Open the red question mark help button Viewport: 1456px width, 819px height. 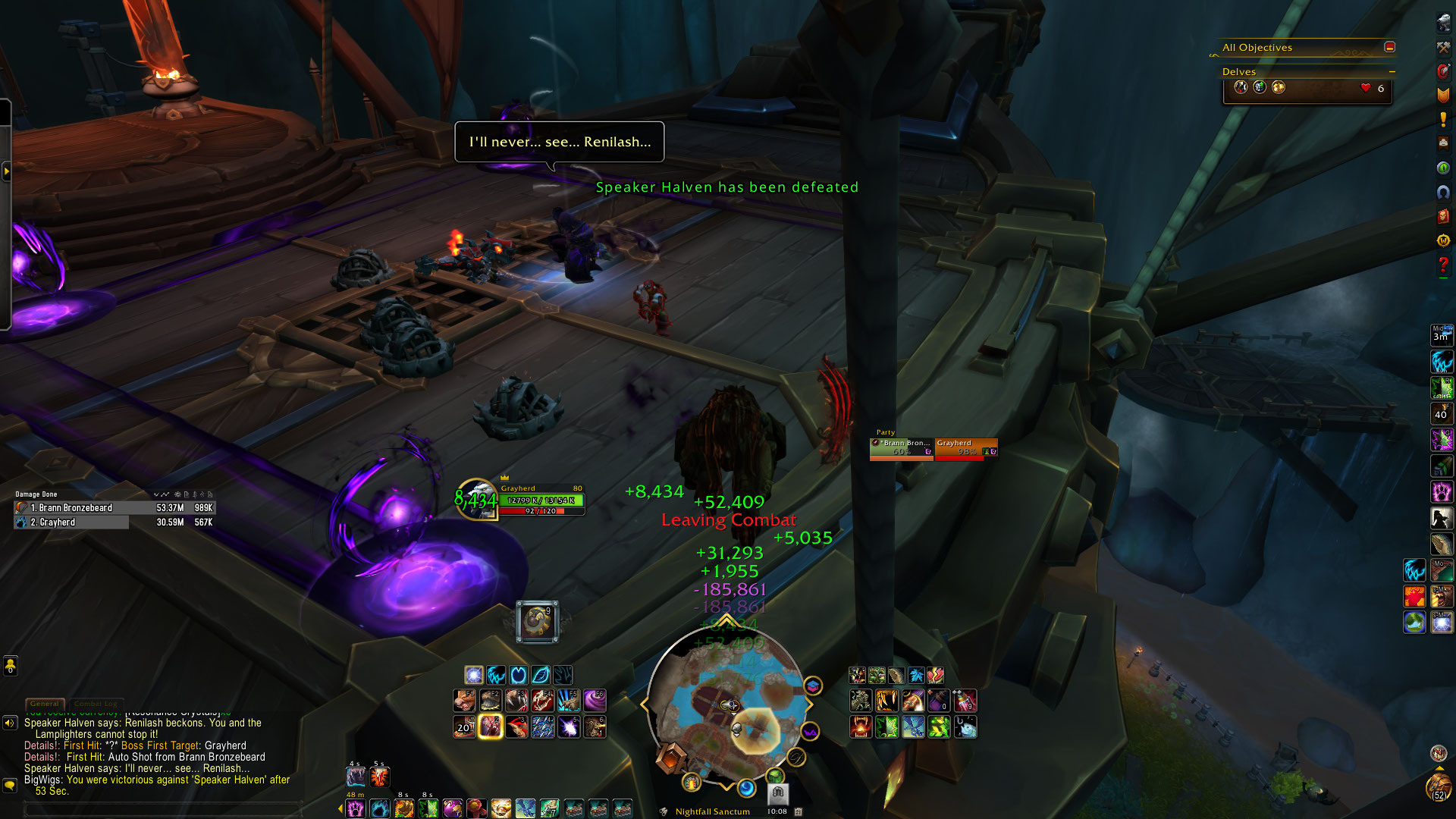[x=1443, y=265]
